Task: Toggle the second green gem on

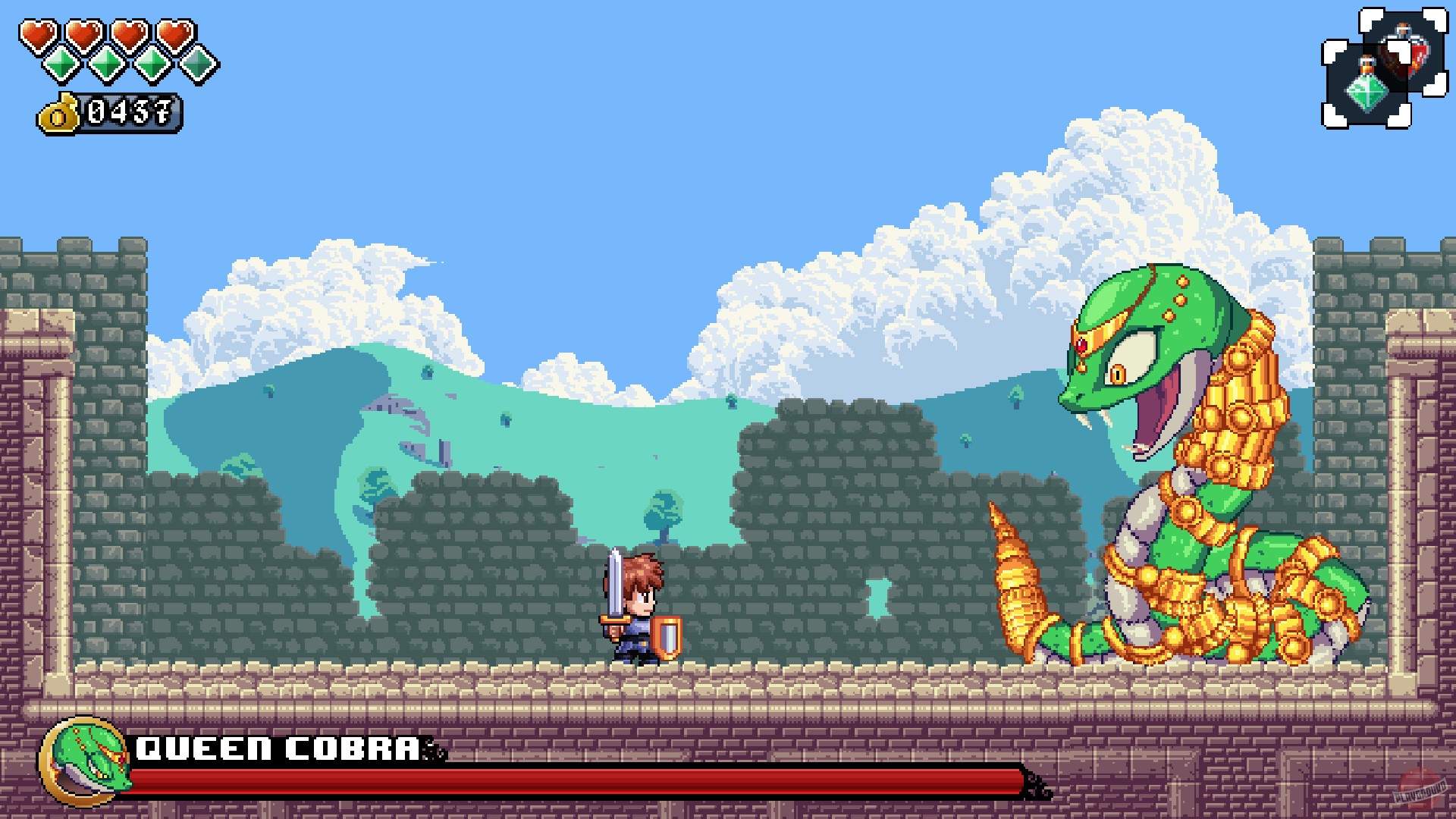Action: pos(108,64)
